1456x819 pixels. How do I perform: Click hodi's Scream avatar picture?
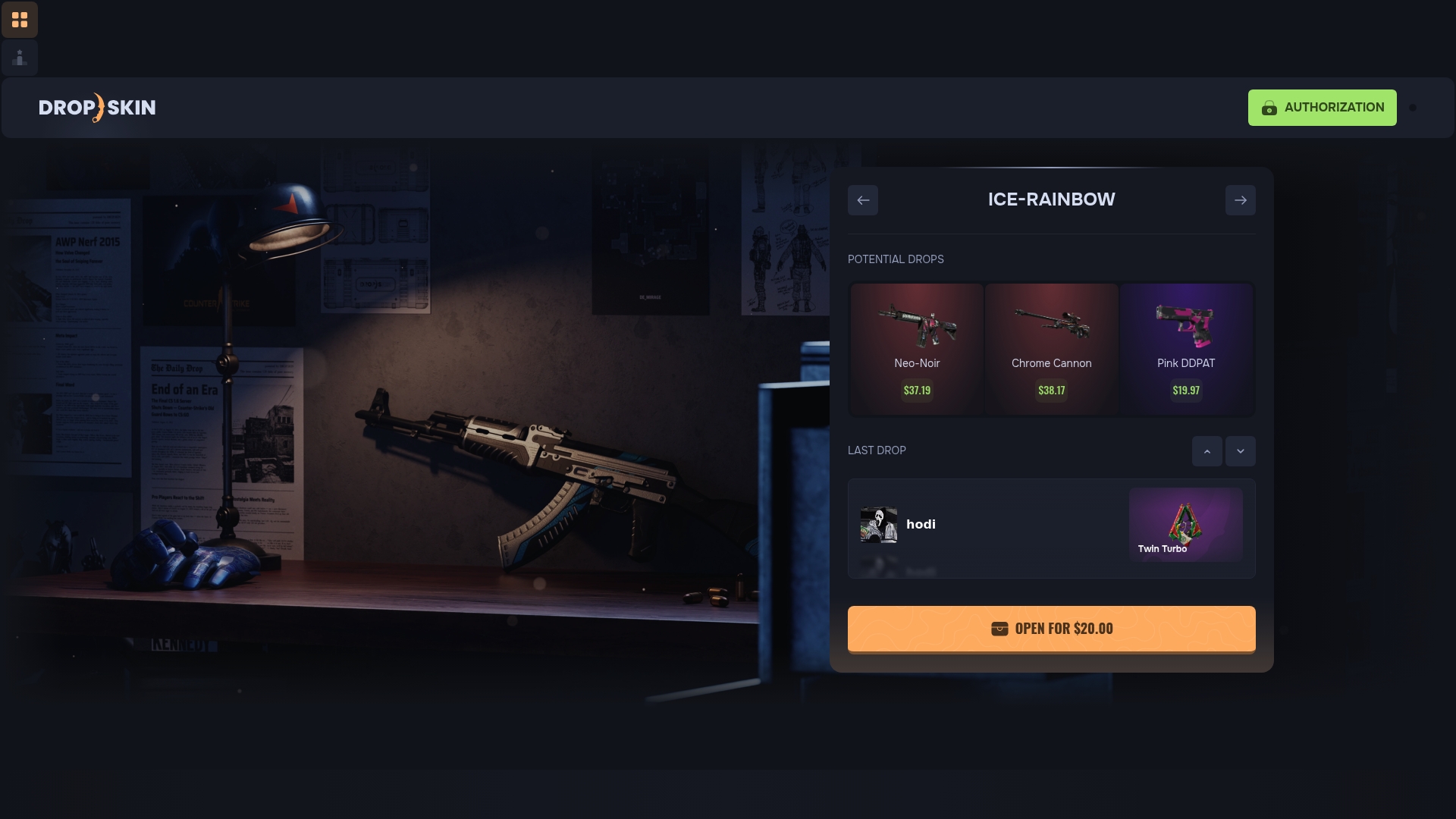(879, 524)
